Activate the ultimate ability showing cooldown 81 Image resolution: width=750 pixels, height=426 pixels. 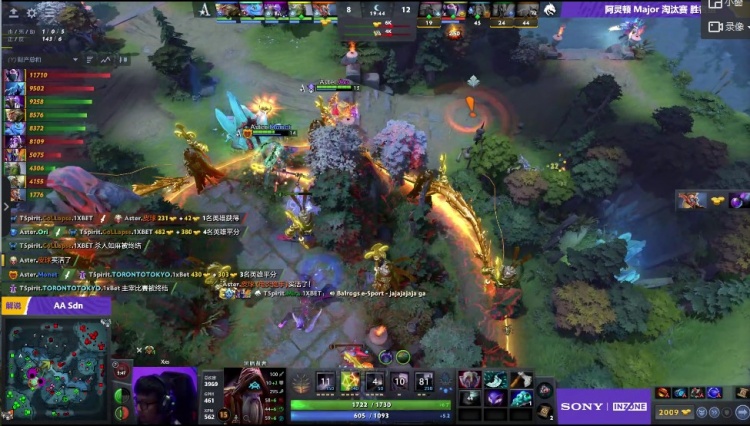click(x=425, y=381)
